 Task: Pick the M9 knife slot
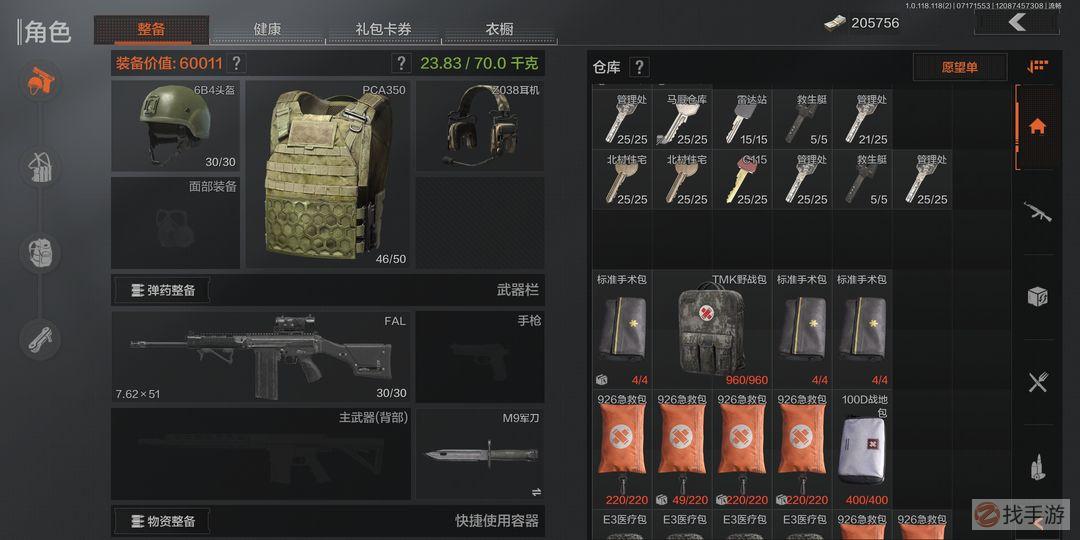pyautogui.click(x=479, y=454)
